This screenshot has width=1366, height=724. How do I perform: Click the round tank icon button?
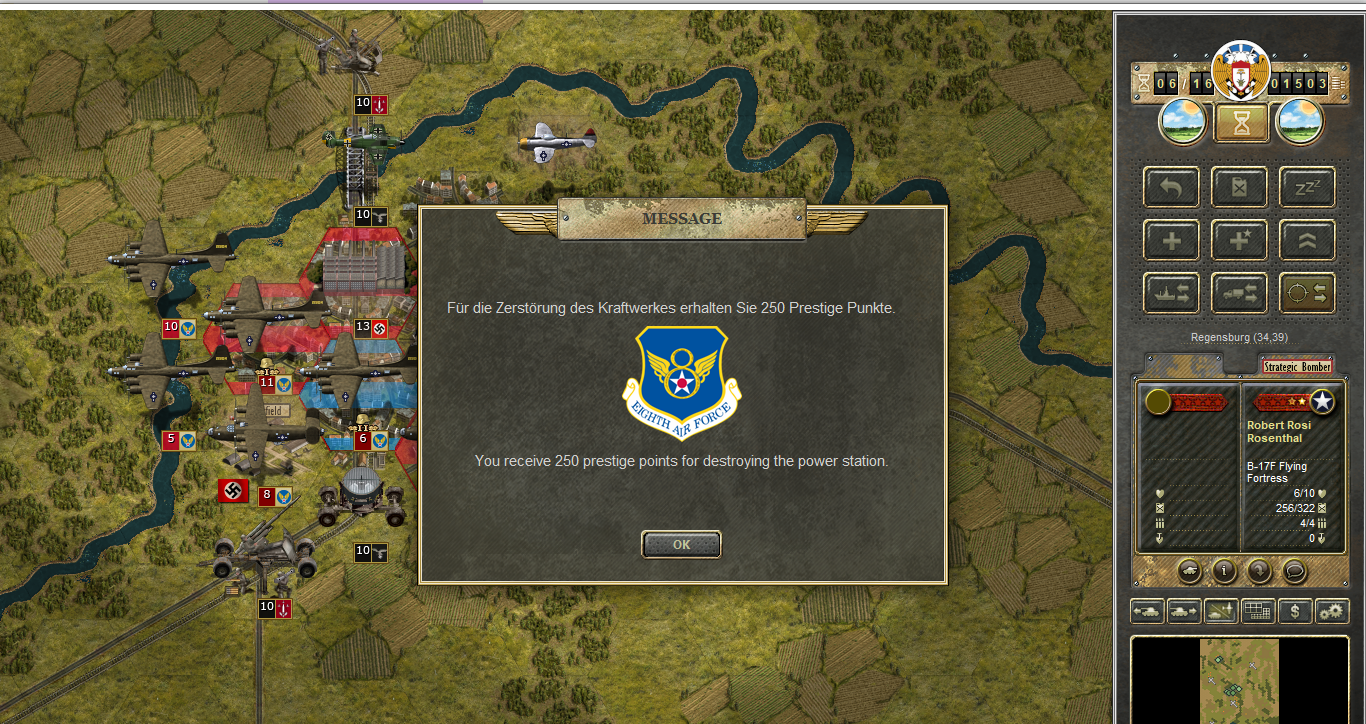[x=1190, y=571]
